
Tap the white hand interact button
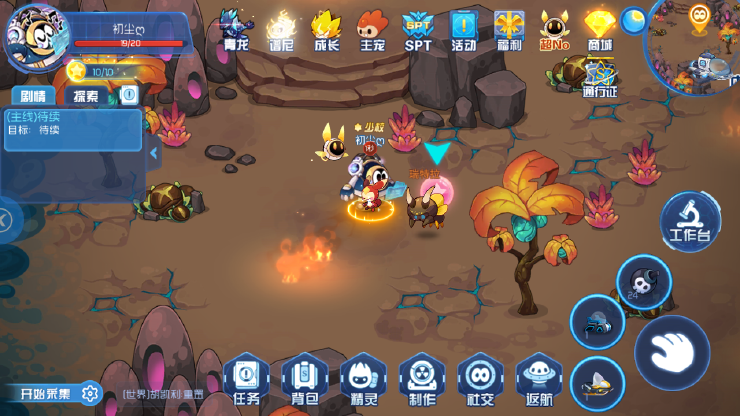[672, 352]
